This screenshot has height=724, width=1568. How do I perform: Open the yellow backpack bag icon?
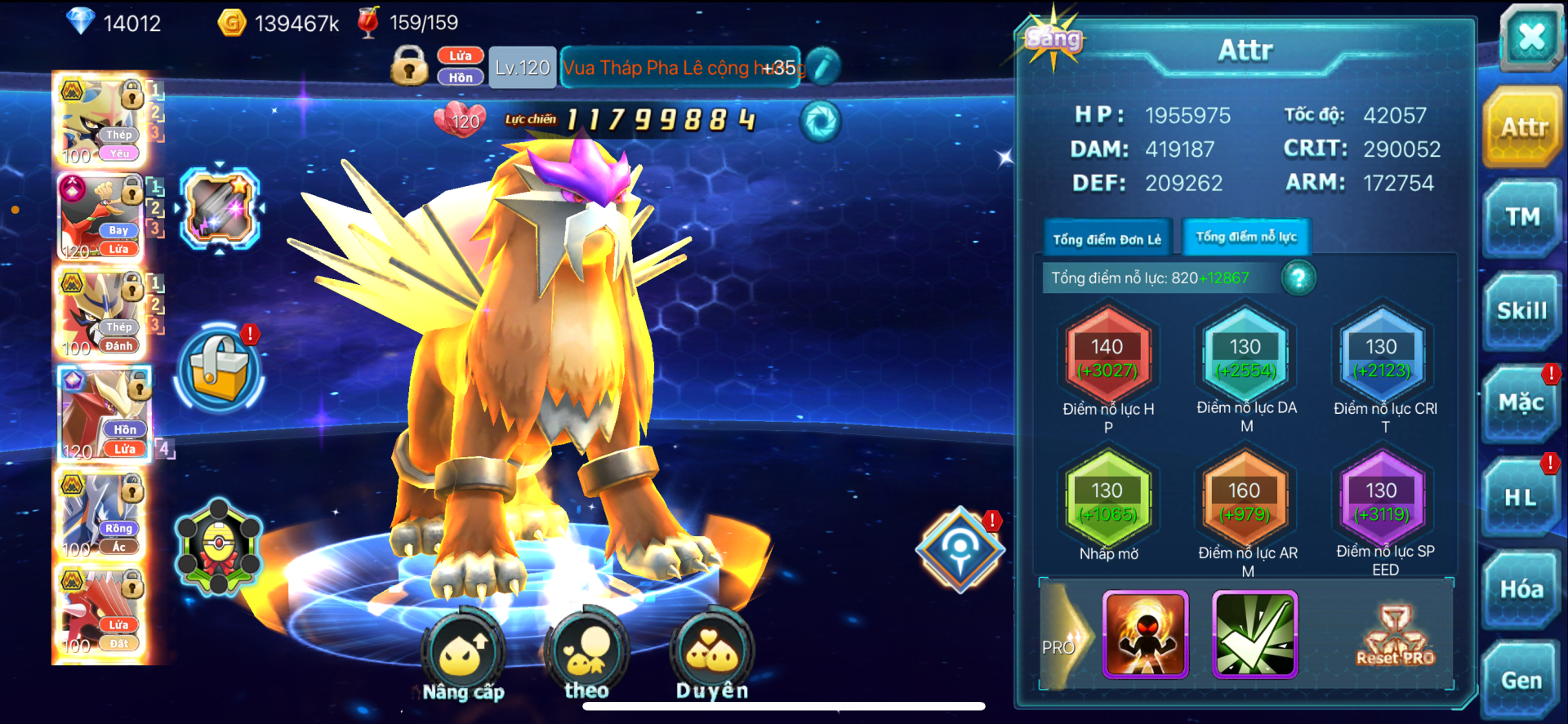(218, 369)
